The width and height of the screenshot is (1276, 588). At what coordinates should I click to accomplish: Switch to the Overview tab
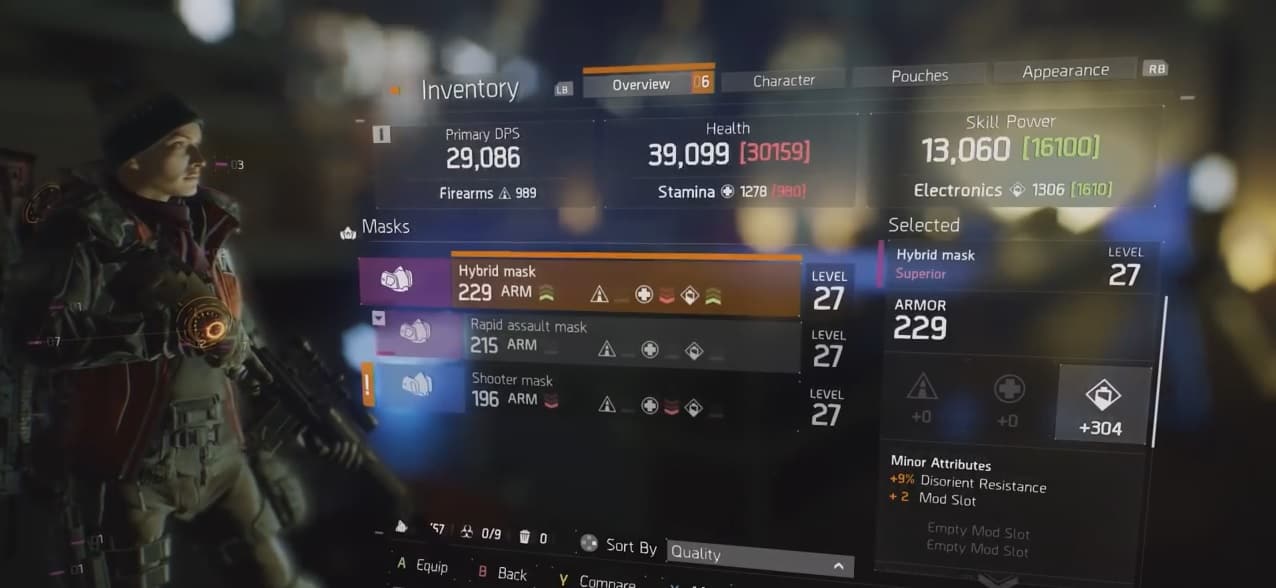[641, 84]
